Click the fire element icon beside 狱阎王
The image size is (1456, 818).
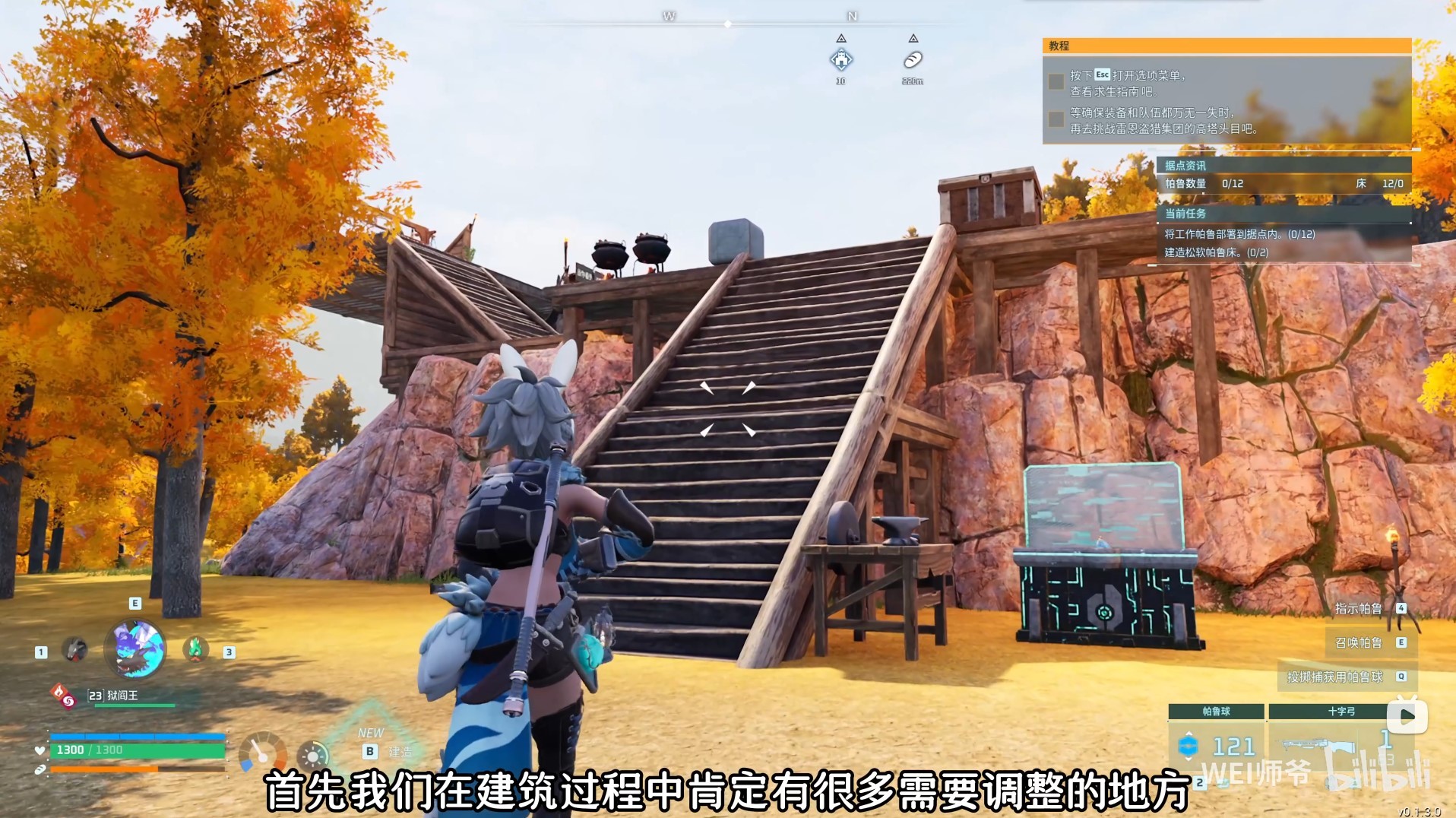[x=59, y=692]
